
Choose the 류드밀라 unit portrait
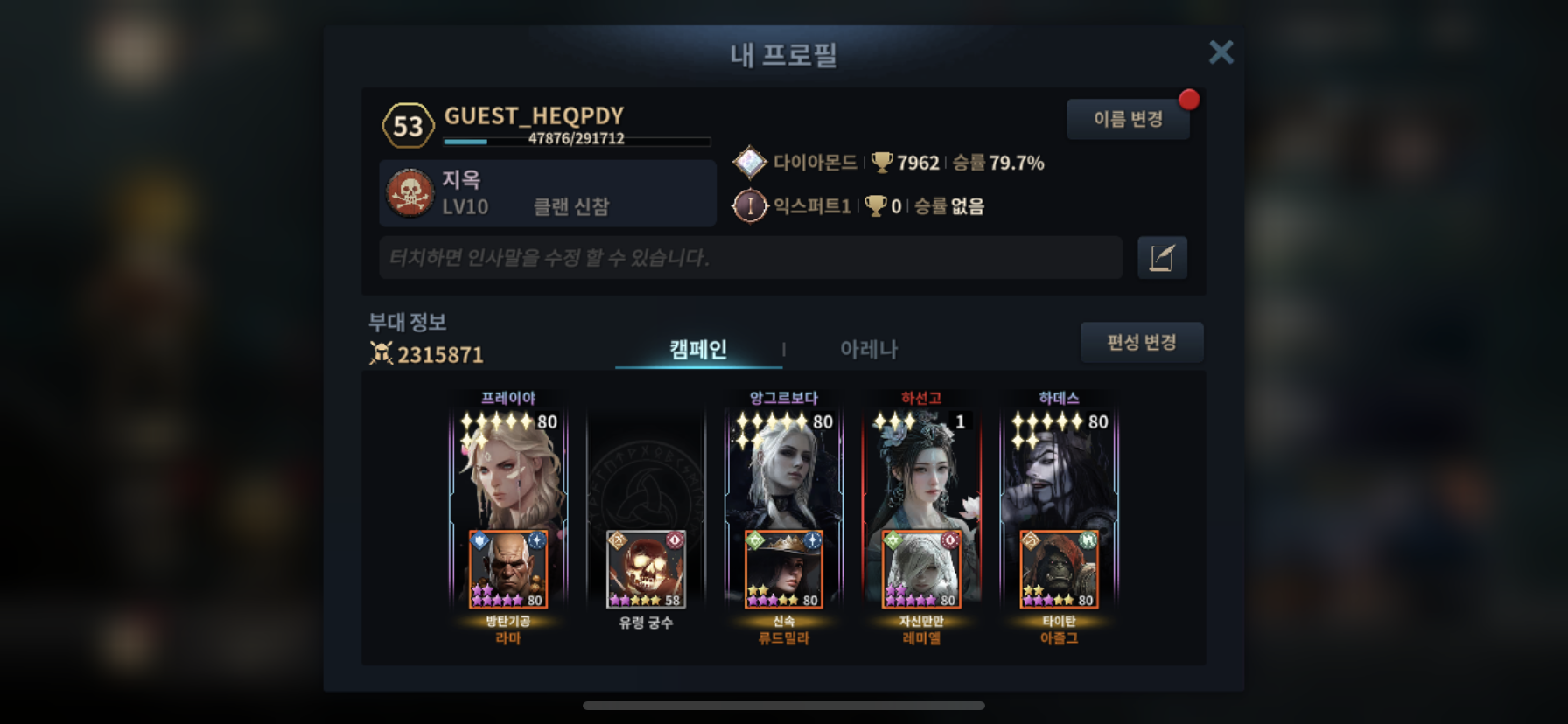pos(783,569)
